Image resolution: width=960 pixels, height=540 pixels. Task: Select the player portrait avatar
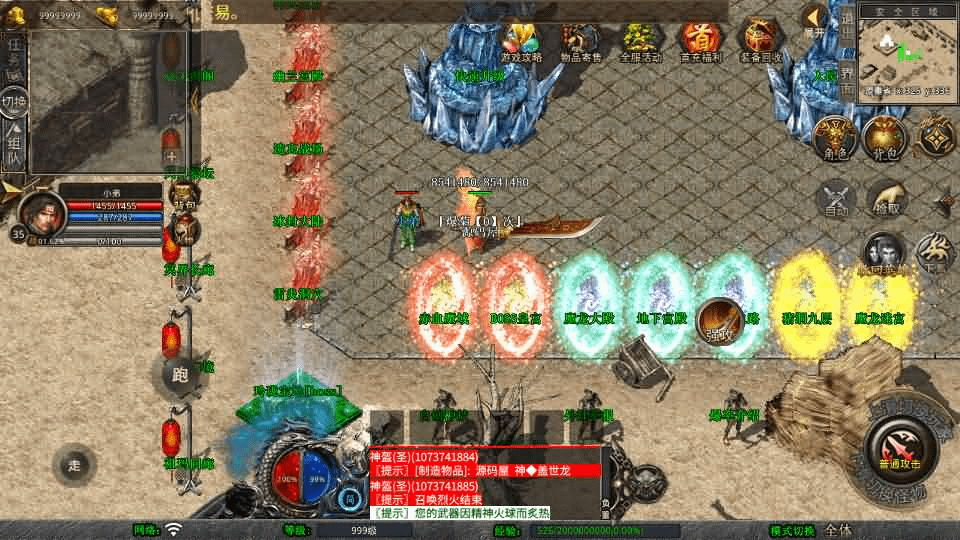coord(41,210)
